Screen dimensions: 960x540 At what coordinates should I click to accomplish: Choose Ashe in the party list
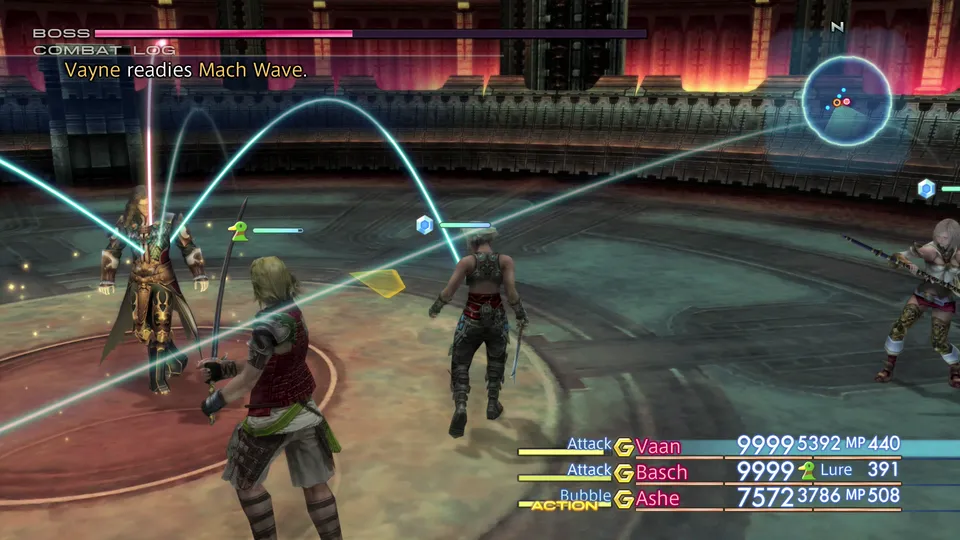pos(657,497)
